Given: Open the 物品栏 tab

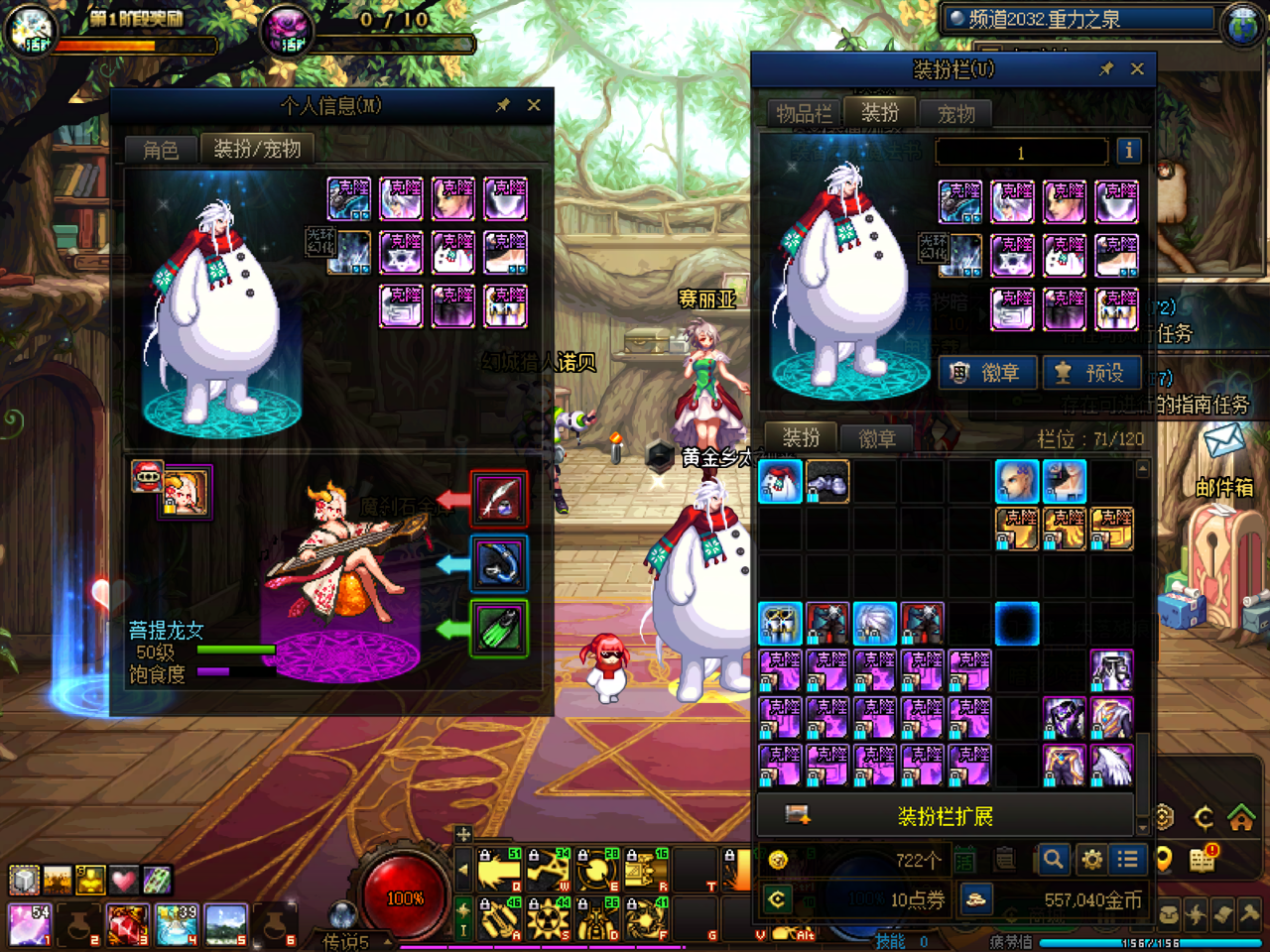Looking at the screenshot, I should pyautogui.click(x=804, y=114).
